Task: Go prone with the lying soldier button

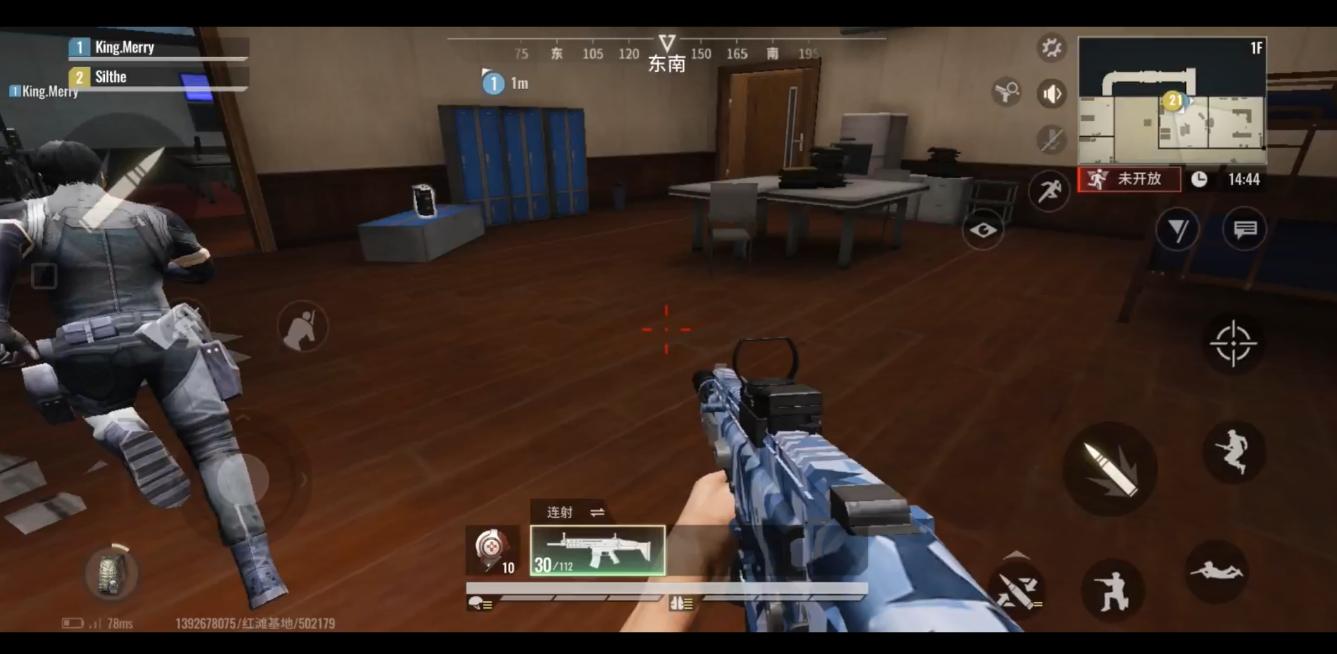Action: coord(1216,571)
